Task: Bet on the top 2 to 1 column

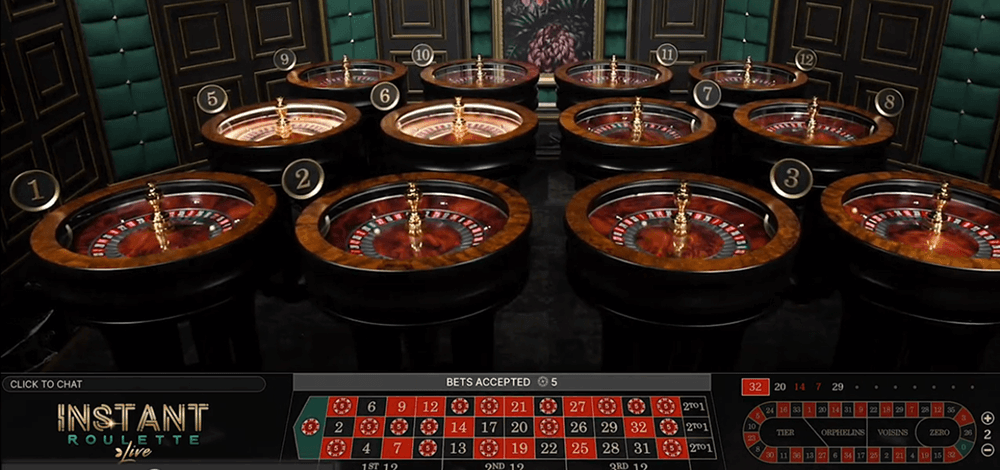Action: coord(696,406)
